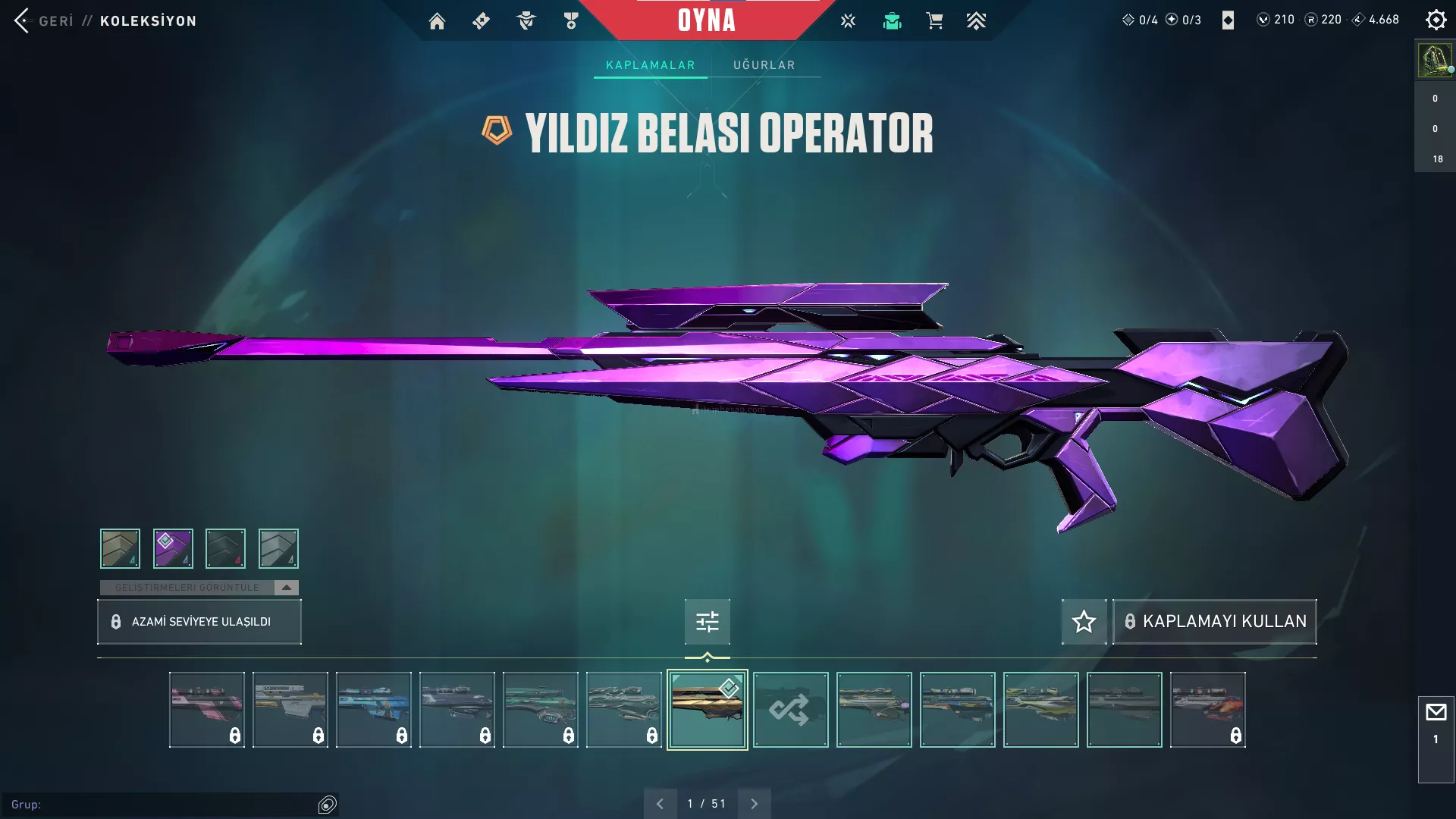Select the random shuffle skin tile

tap(790, 710)
